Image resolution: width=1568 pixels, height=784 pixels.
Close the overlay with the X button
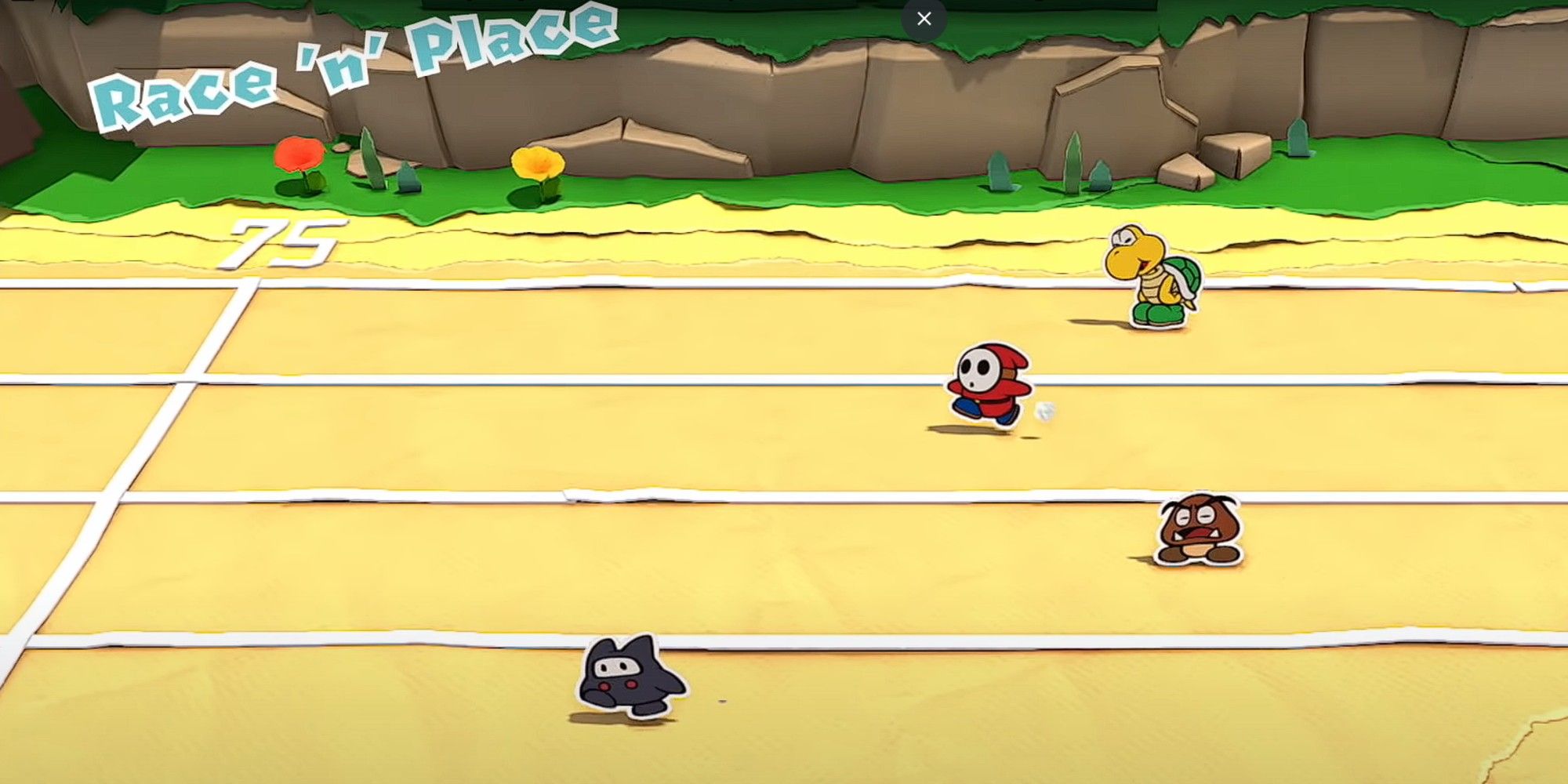pyautogui.click(x=924, y=19)
